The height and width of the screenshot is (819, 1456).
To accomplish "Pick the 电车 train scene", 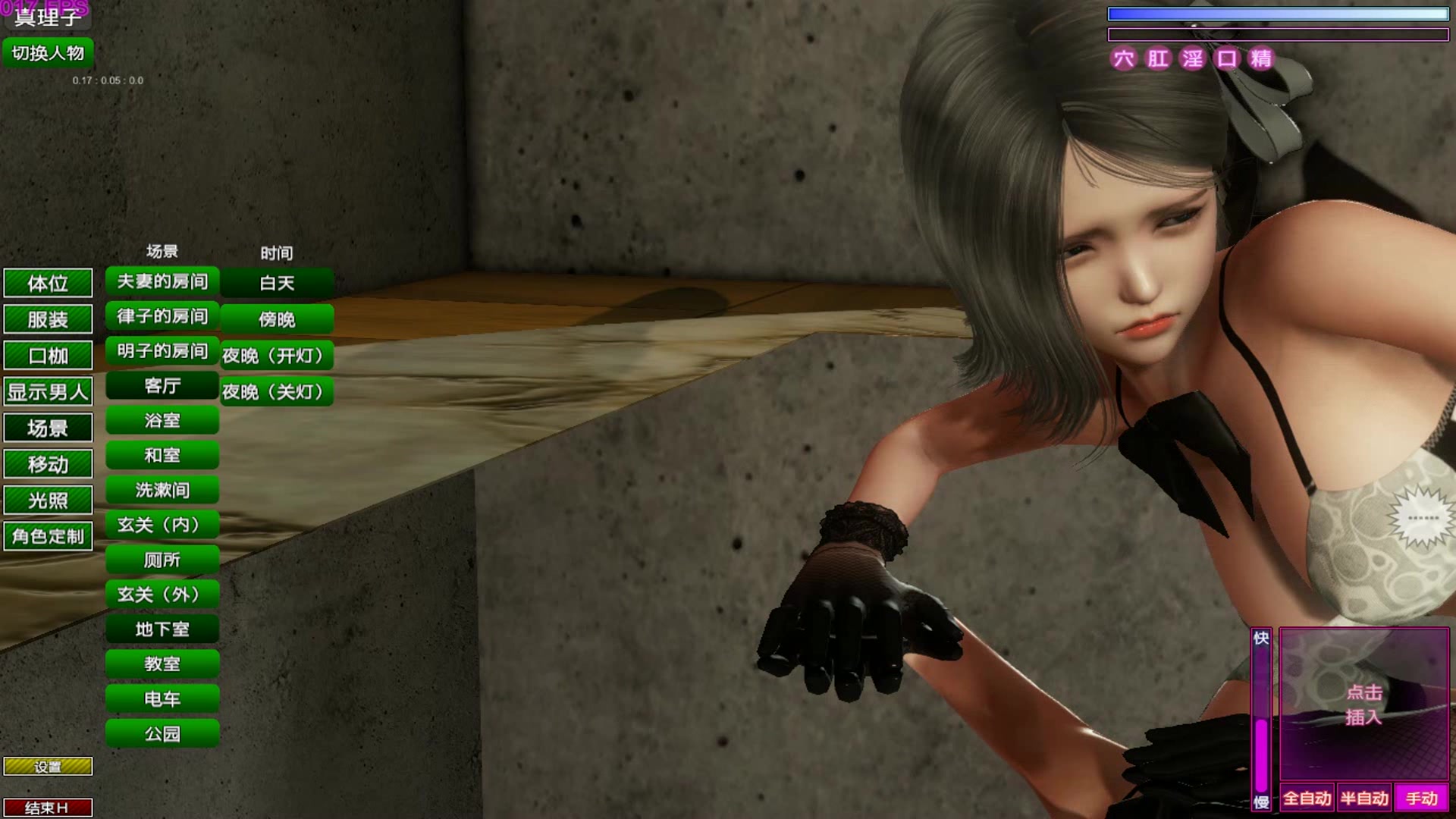I will click(x=162, y=699).
